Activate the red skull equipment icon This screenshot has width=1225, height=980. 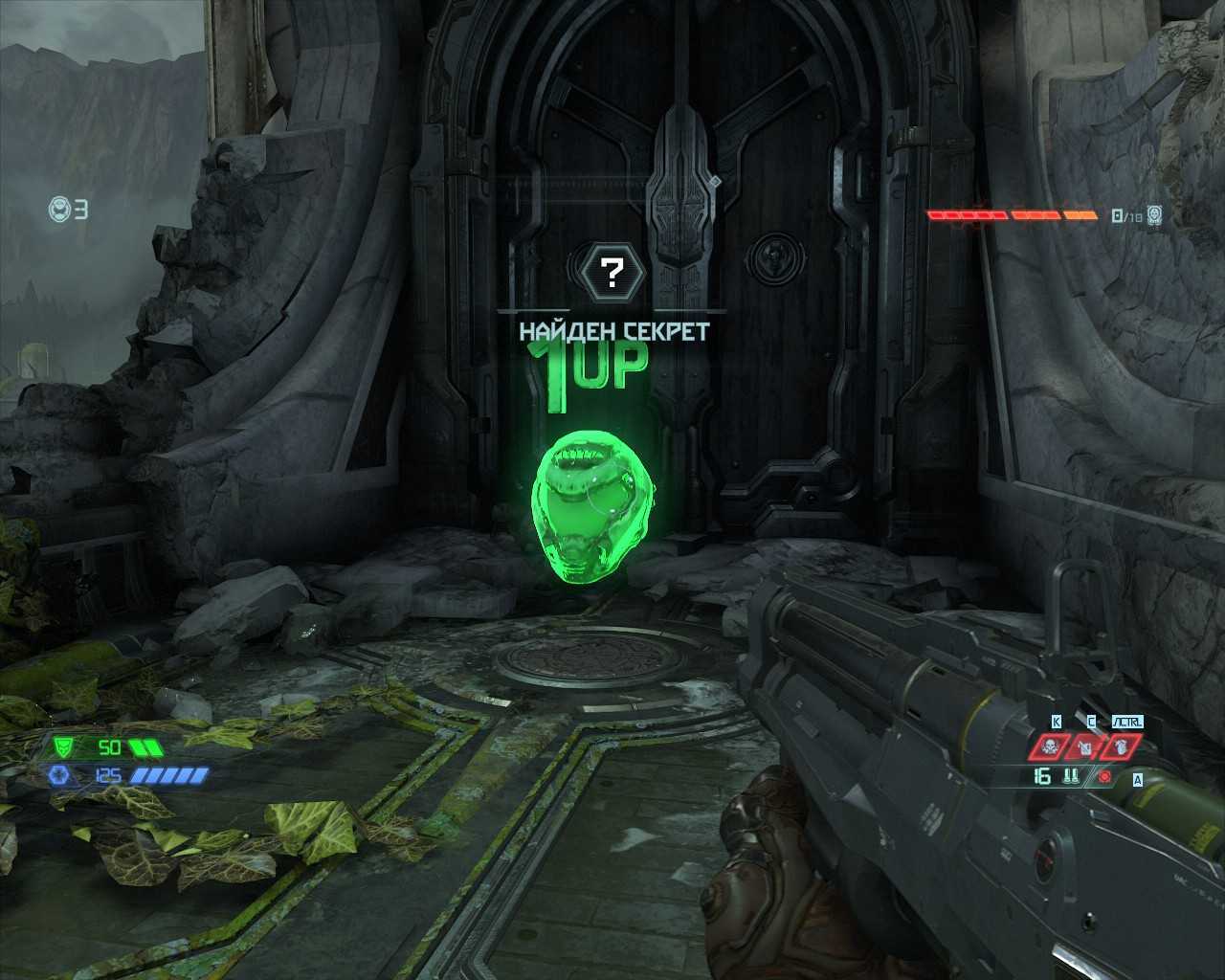pos(1048,746)
